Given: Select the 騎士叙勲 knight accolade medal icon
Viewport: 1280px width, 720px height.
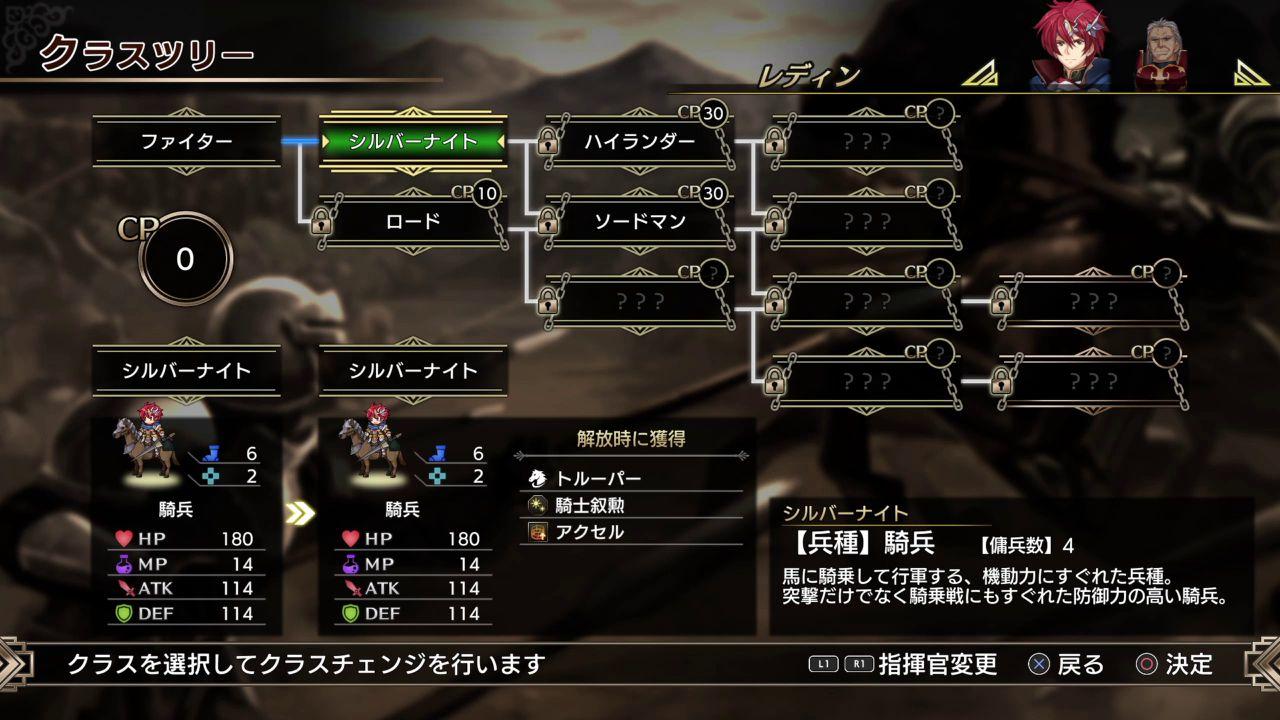Looking at the screenshot, I should pos(540,507).
